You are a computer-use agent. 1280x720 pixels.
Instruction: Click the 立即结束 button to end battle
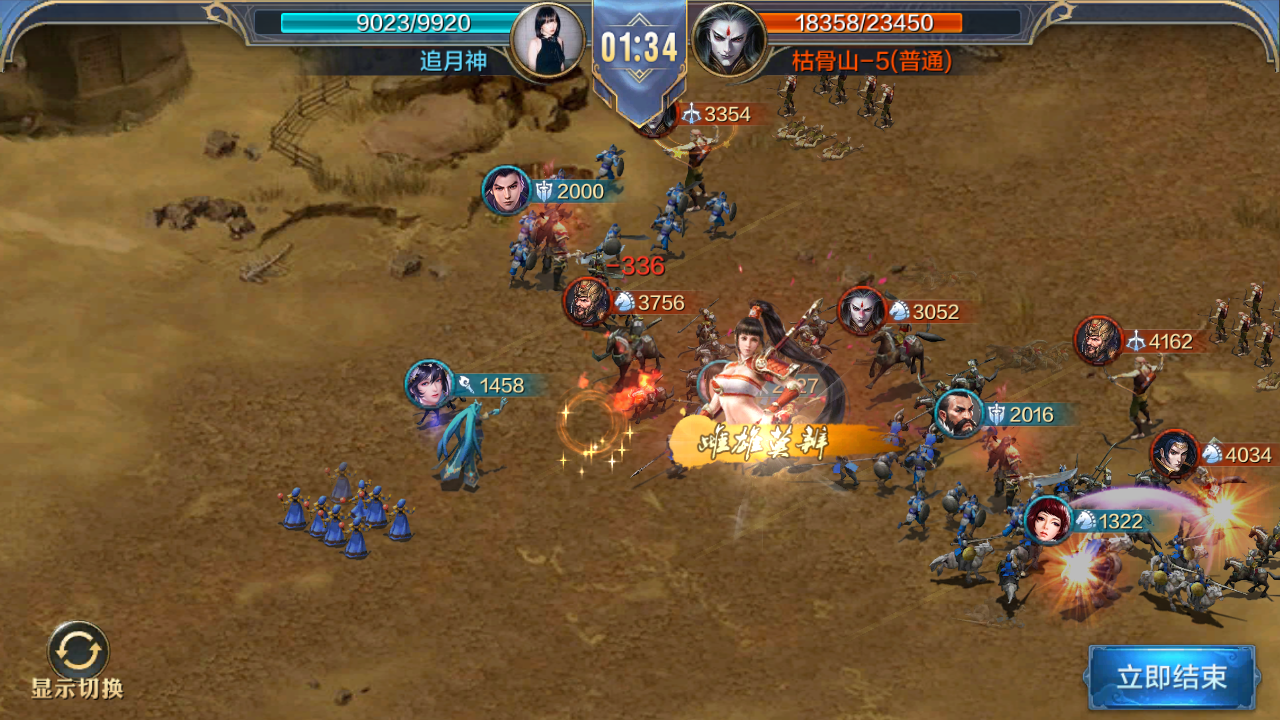tap(1171, 677)
